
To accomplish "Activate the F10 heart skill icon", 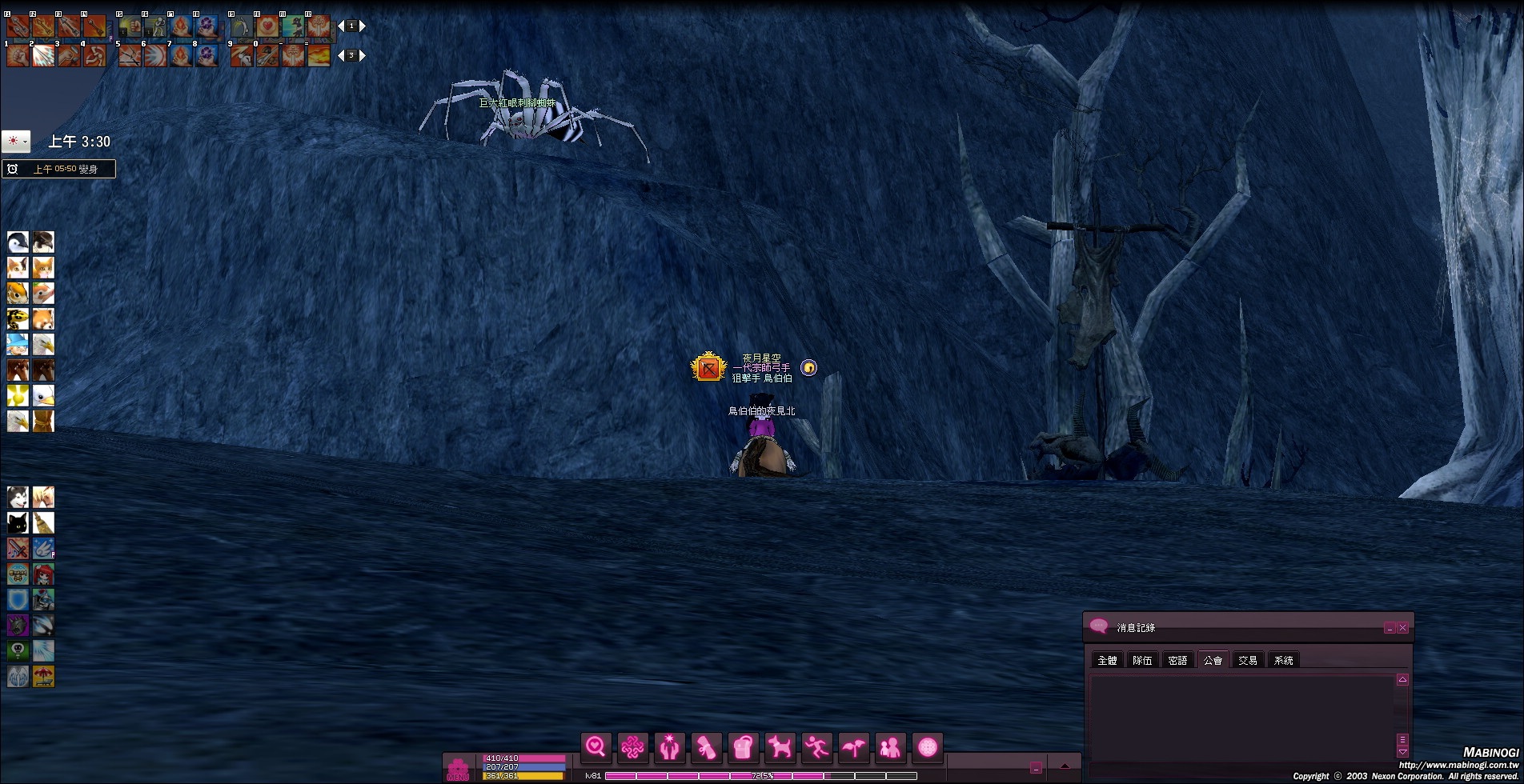I will coord(267,26).
